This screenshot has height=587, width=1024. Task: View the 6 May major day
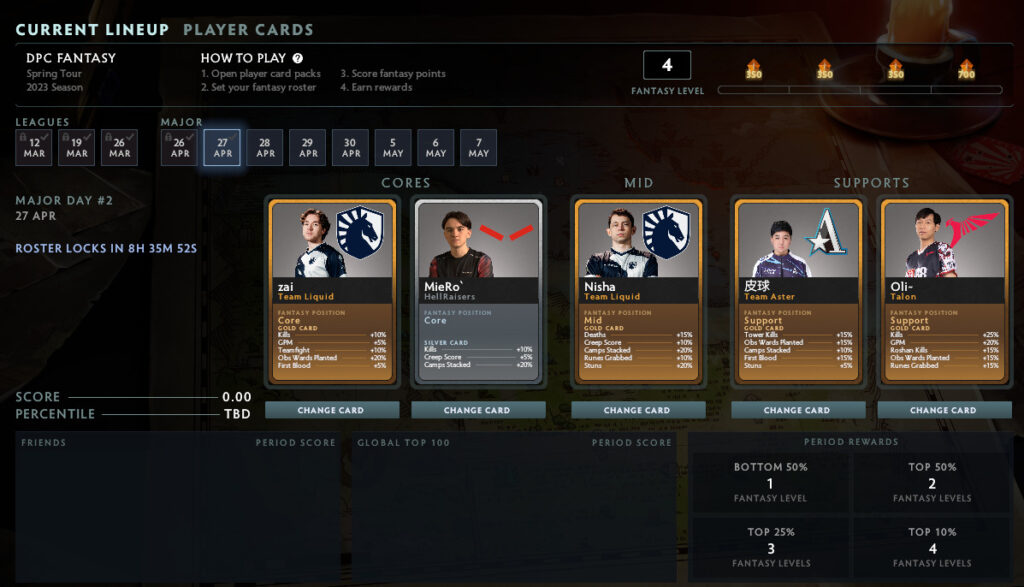[x=436, y=148]
